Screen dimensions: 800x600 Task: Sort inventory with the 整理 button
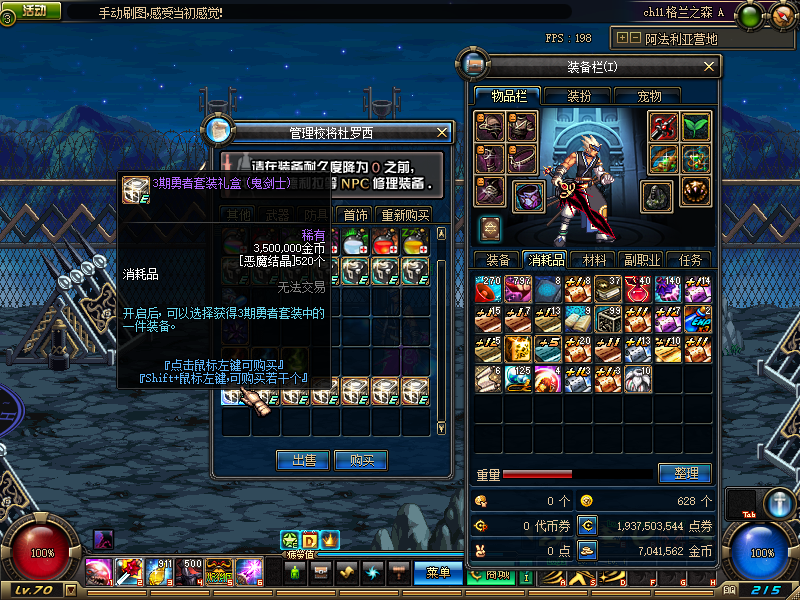click(684, 473)
